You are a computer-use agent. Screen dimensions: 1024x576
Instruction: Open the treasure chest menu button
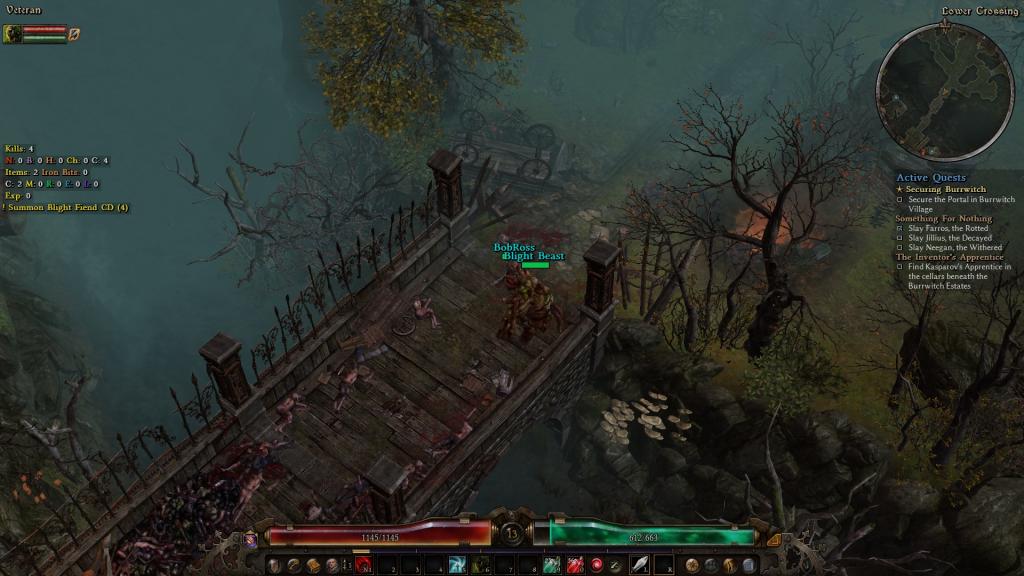tap(313, 566)
